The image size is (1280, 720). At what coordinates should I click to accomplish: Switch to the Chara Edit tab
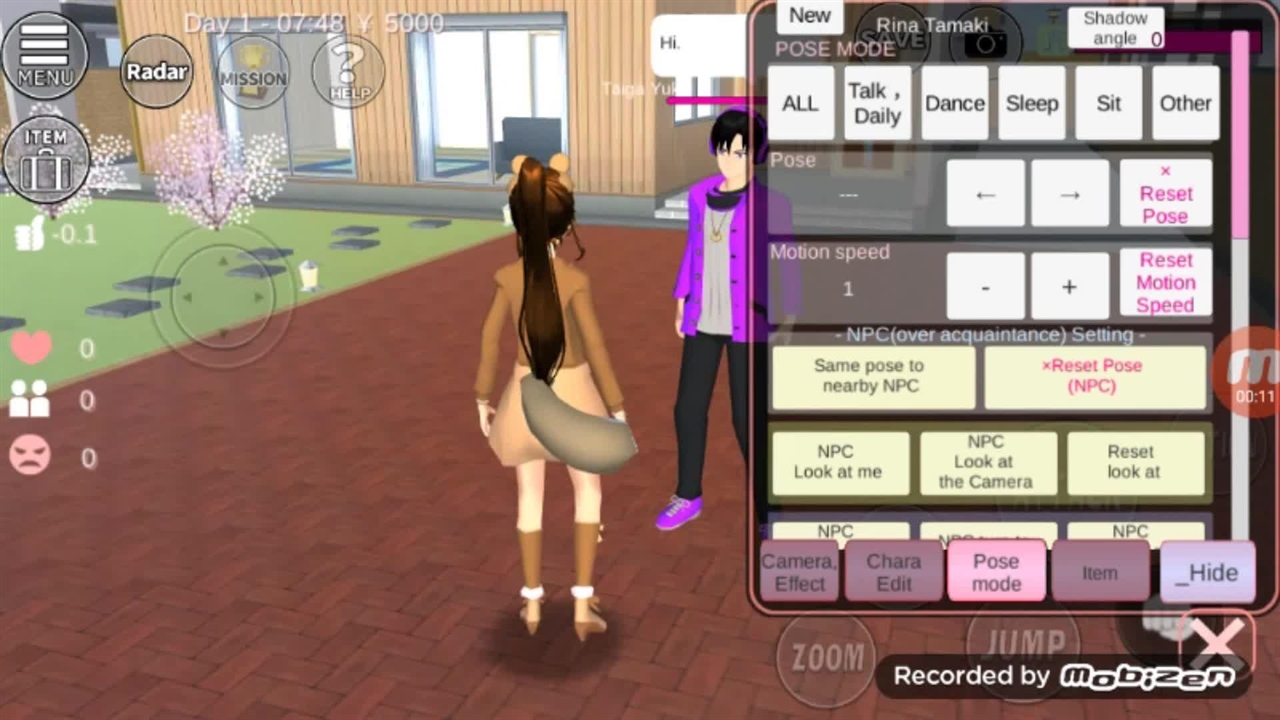point(893,572)
